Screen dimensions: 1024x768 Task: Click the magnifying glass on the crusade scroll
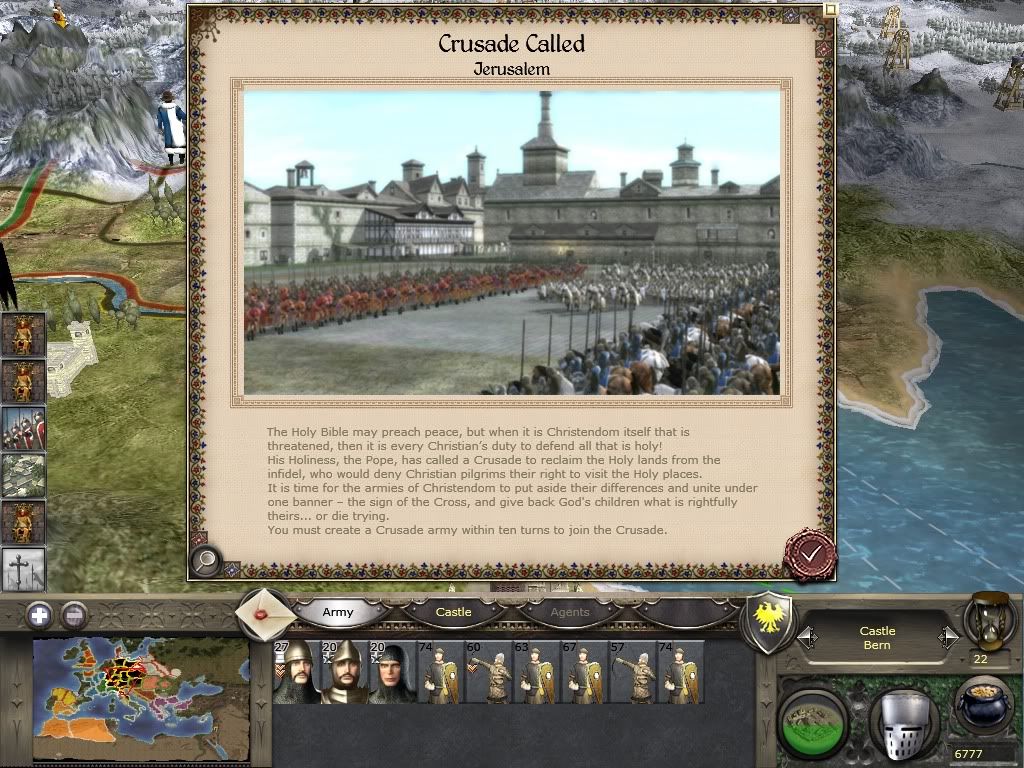(x=206, y=561)
